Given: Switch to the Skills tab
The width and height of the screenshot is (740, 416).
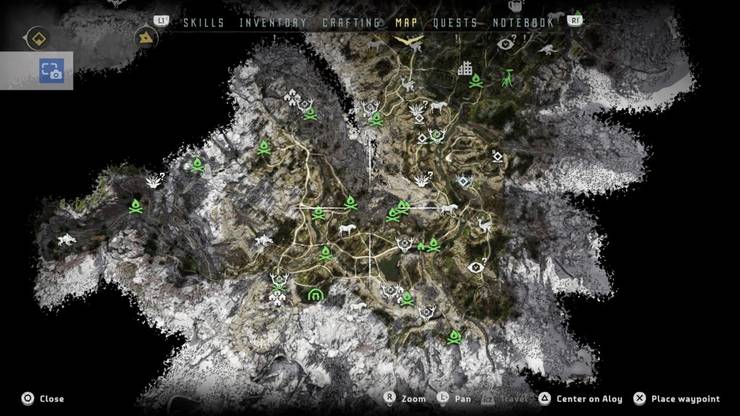Looking at the screenshot, I should click(219, 22).
